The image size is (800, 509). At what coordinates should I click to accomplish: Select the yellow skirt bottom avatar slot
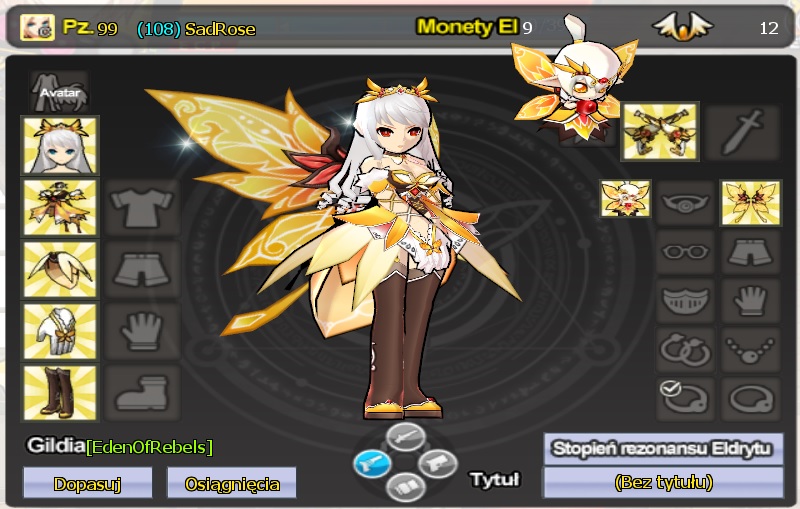point(60,270)
